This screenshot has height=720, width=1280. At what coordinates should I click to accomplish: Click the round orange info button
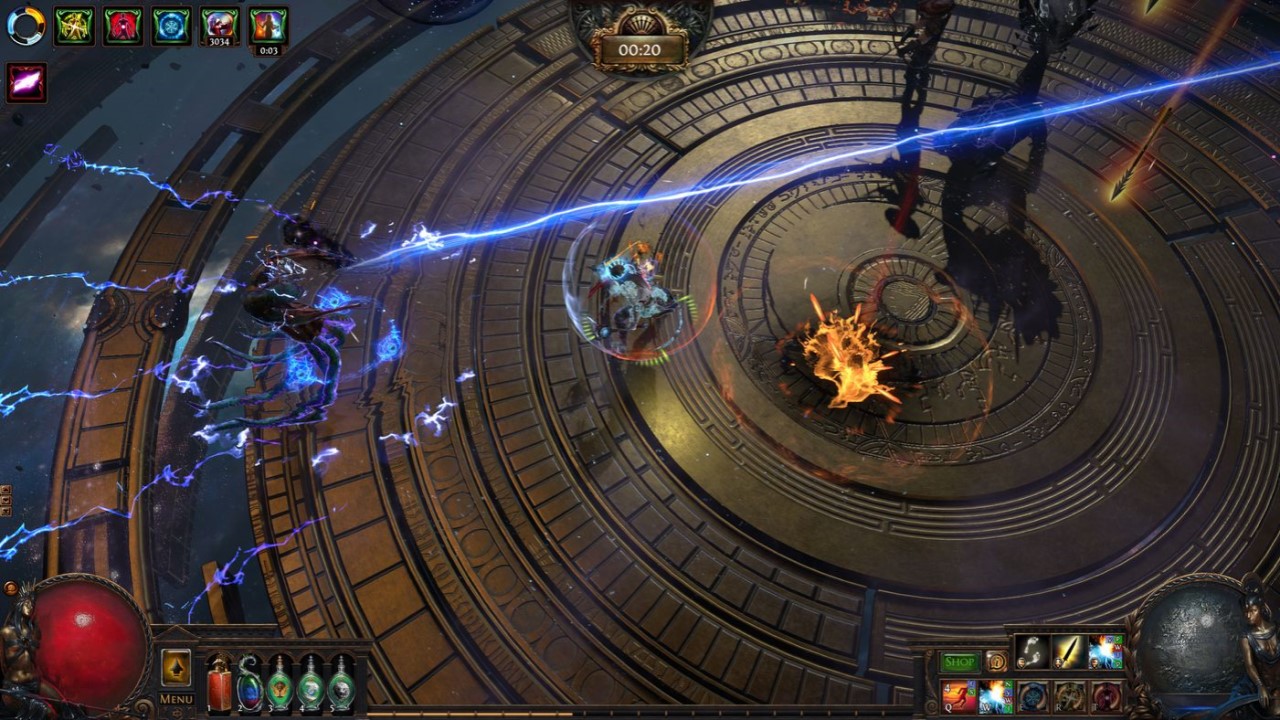pos(996,661)
